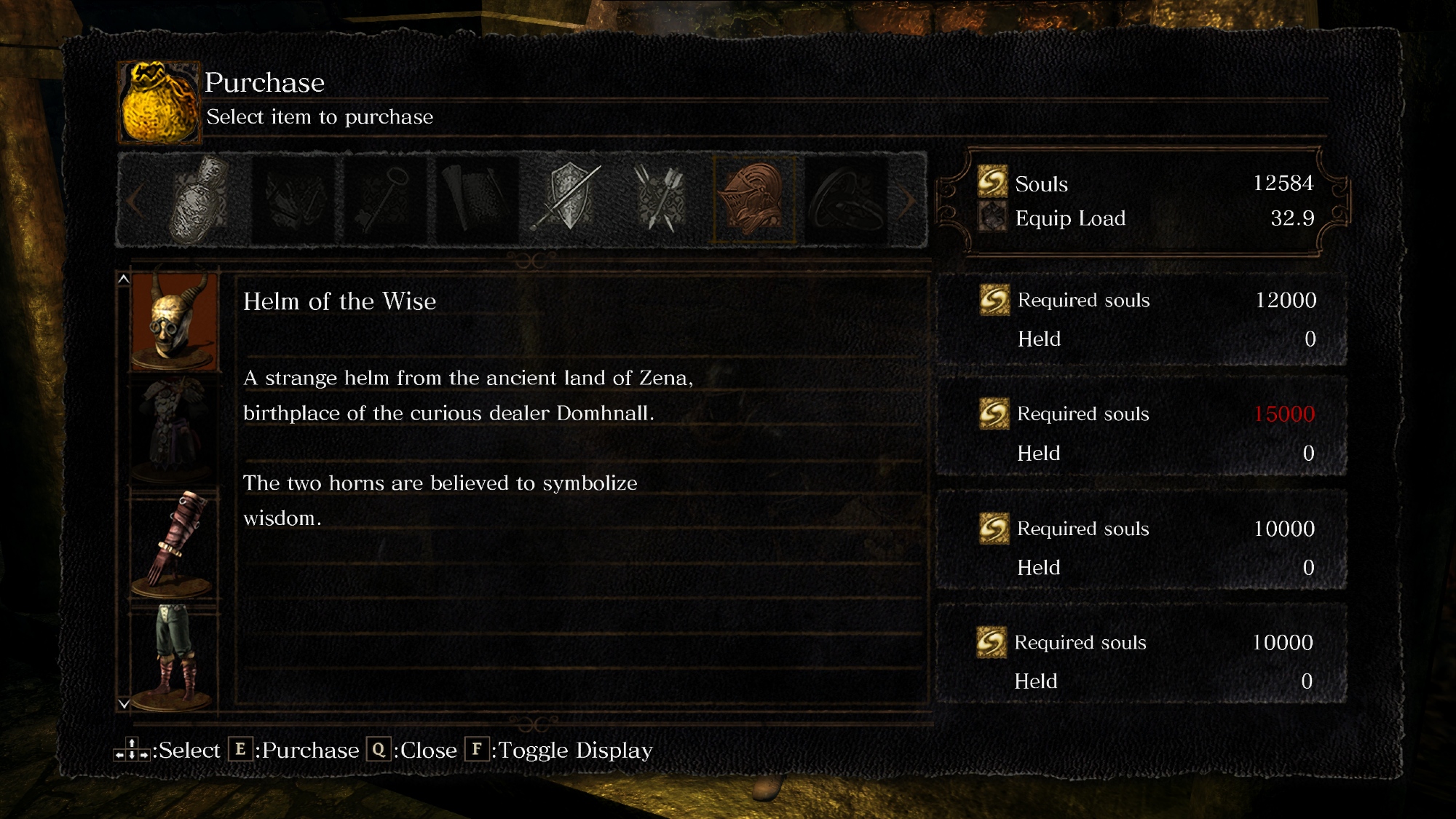Open the key items category tab

[x=384, y=198]
